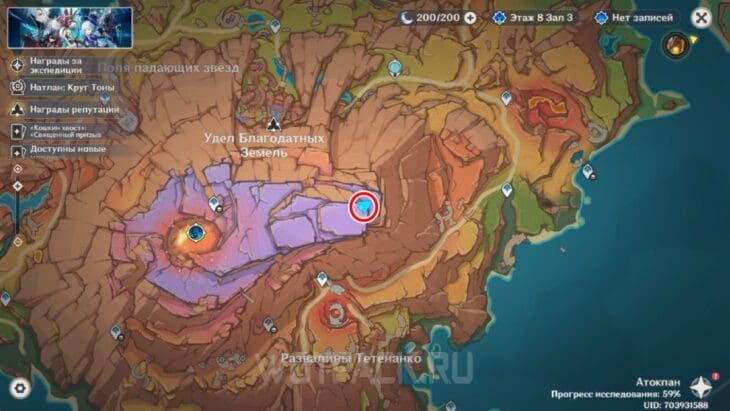The width and height of the screenshot is (730, 411).
Task: Click the domain marker above «Удел Благодатных Земель»
Action: point(273,113)
